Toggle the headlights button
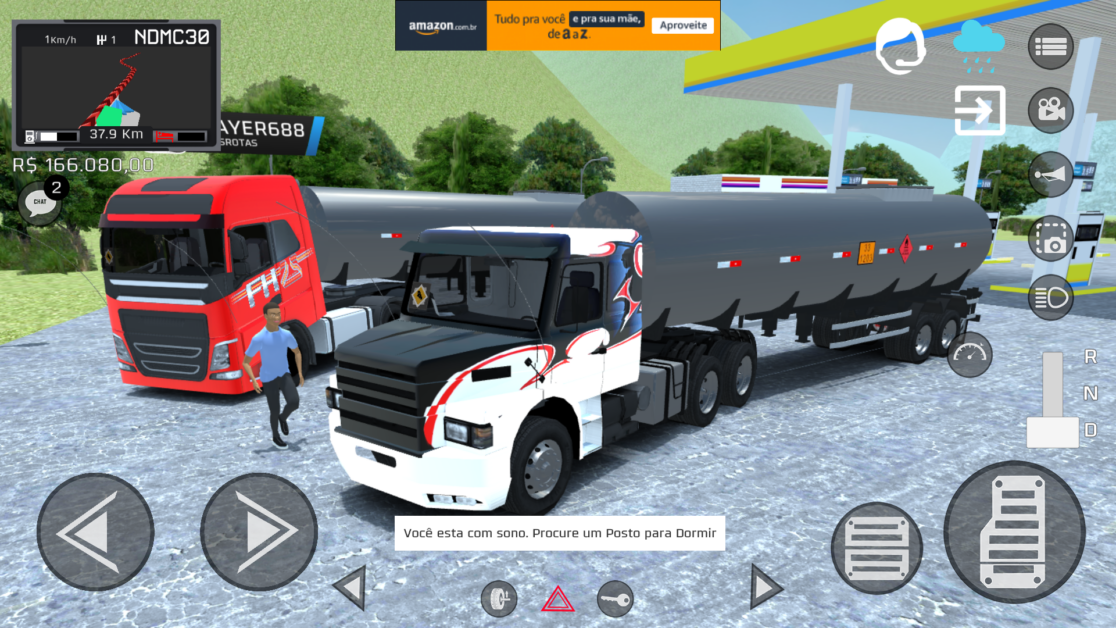1116x628 pixels. (1050, 298)
